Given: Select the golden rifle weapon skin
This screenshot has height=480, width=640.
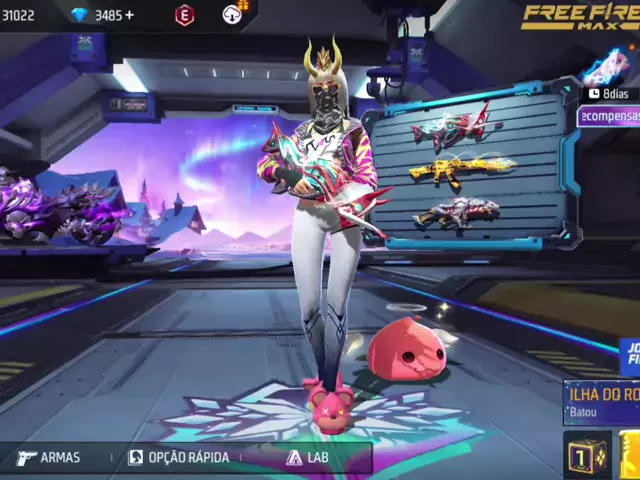Looking at the screenshot, I should tap(462, 171).
